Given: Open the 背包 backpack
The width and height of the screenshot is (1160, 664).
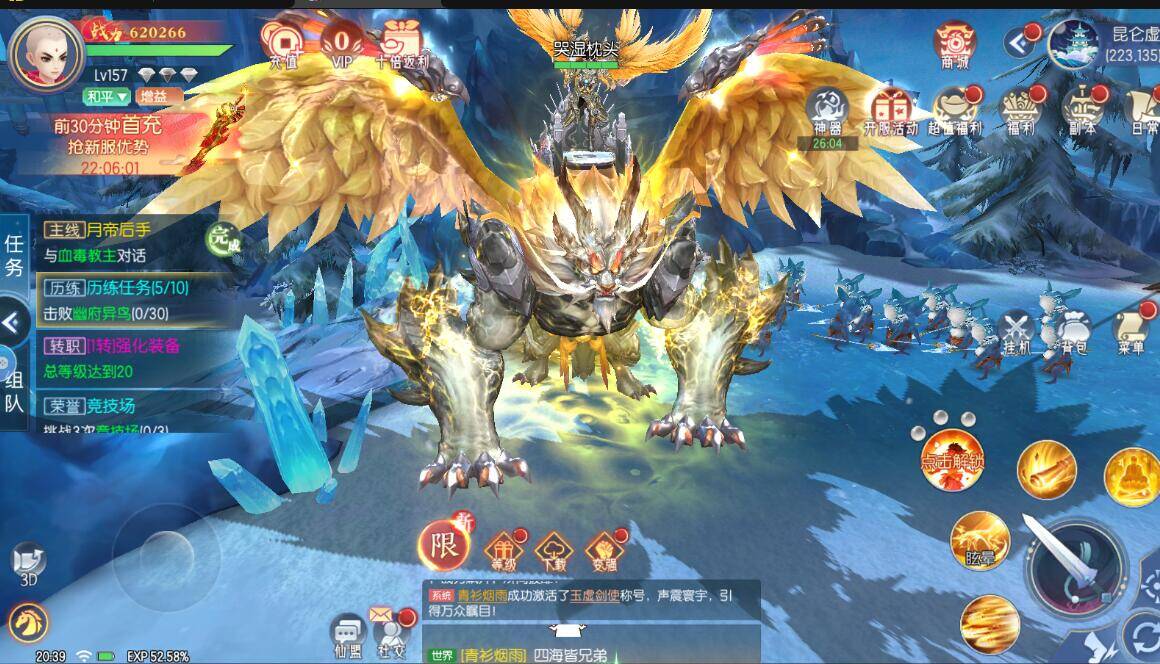Looking at the screenshot, I should coord(1073,332).
